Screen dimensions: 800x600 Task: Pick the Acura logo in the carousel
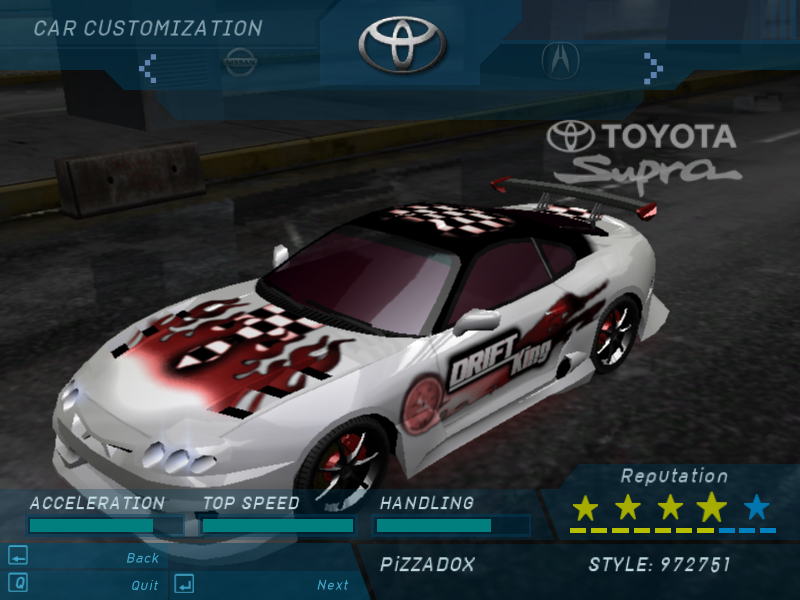point(560,60)
